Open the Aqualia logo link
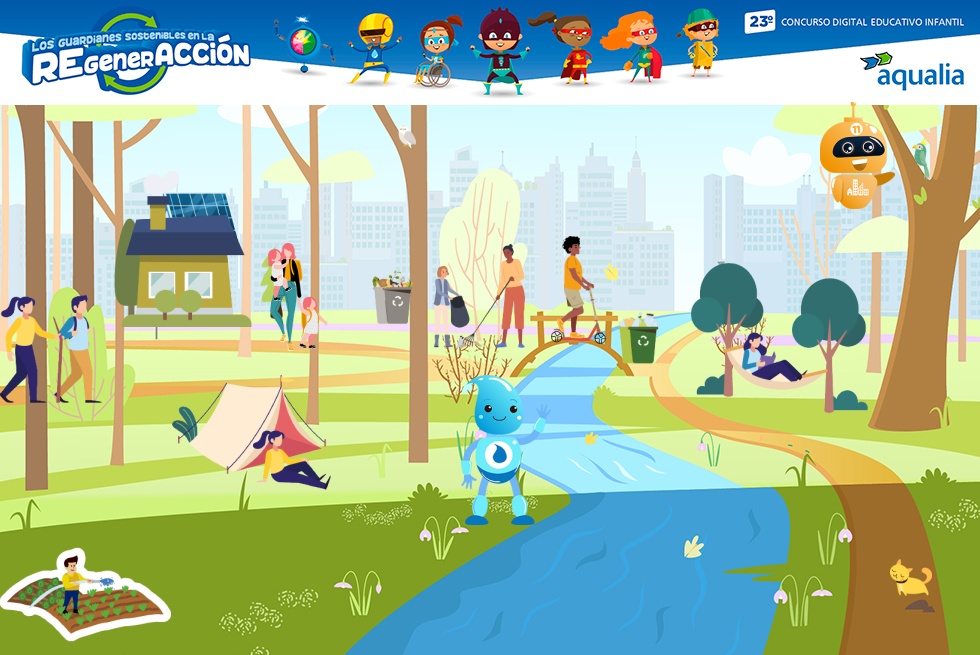 pyautogui.click(x=912, y=71)
